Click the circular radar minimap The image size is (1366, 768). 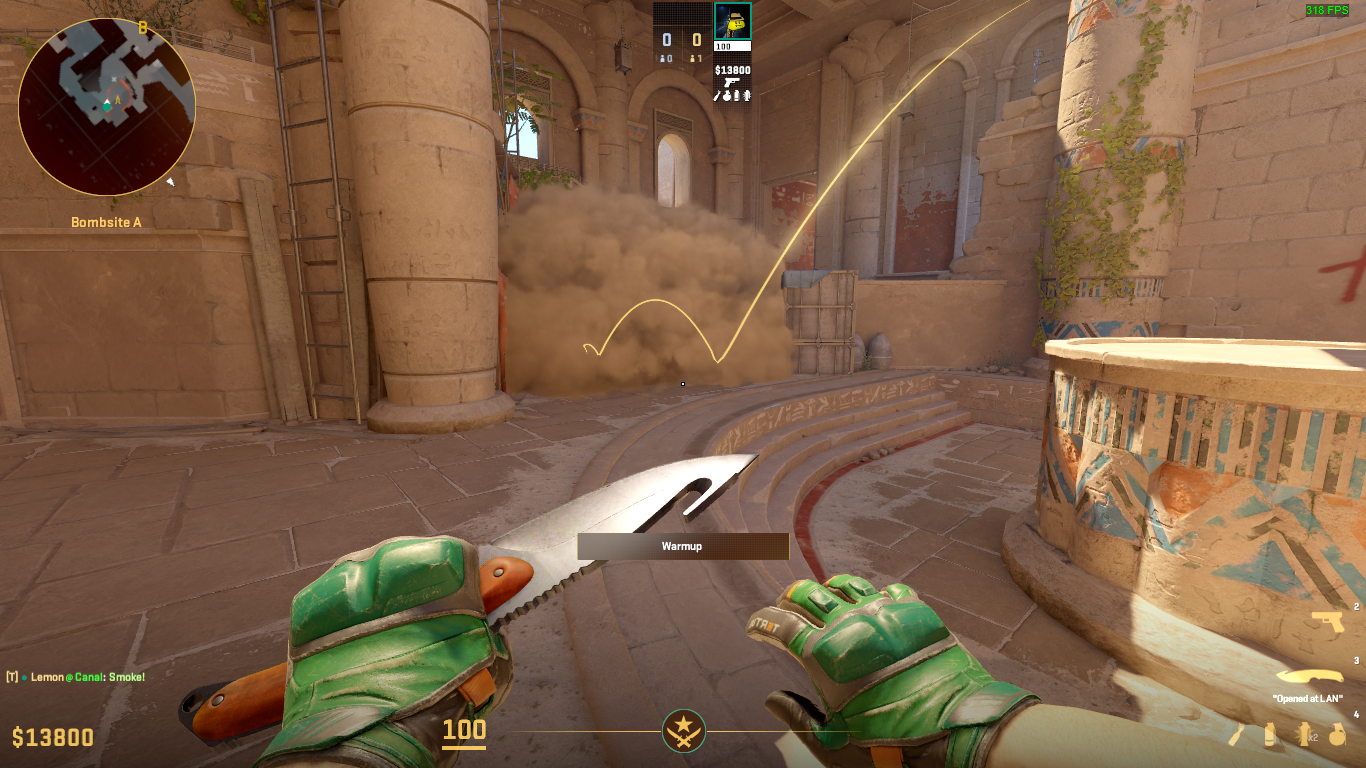(x=107, y=106)
